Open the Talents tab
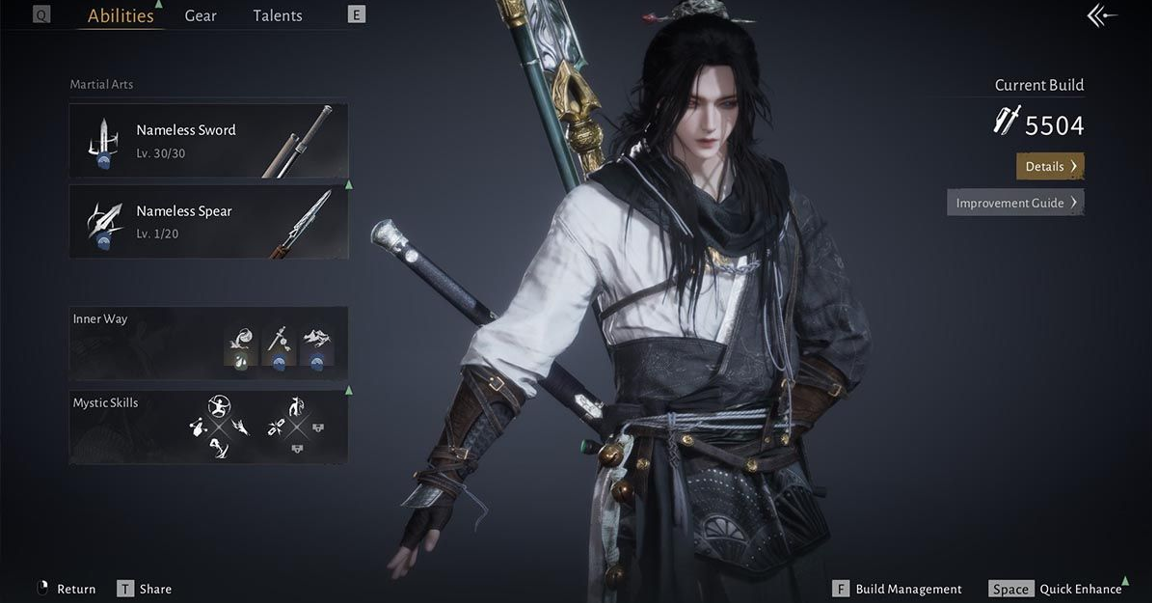 click(x=277, y=16)
